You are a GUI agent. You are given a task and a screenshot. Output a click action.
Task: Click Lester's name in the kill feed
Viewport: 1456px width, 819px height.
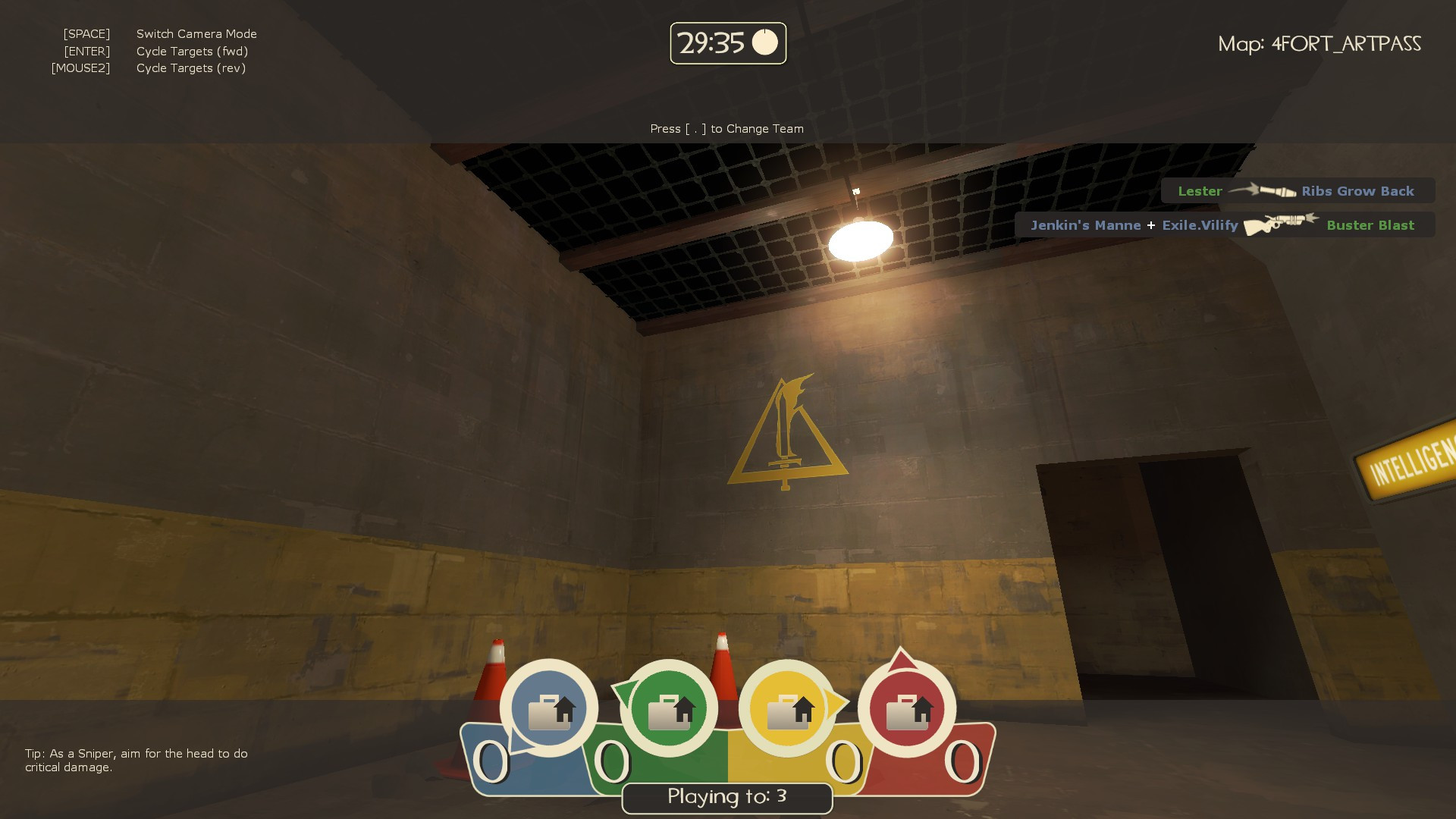click(x=1200, y=190)
